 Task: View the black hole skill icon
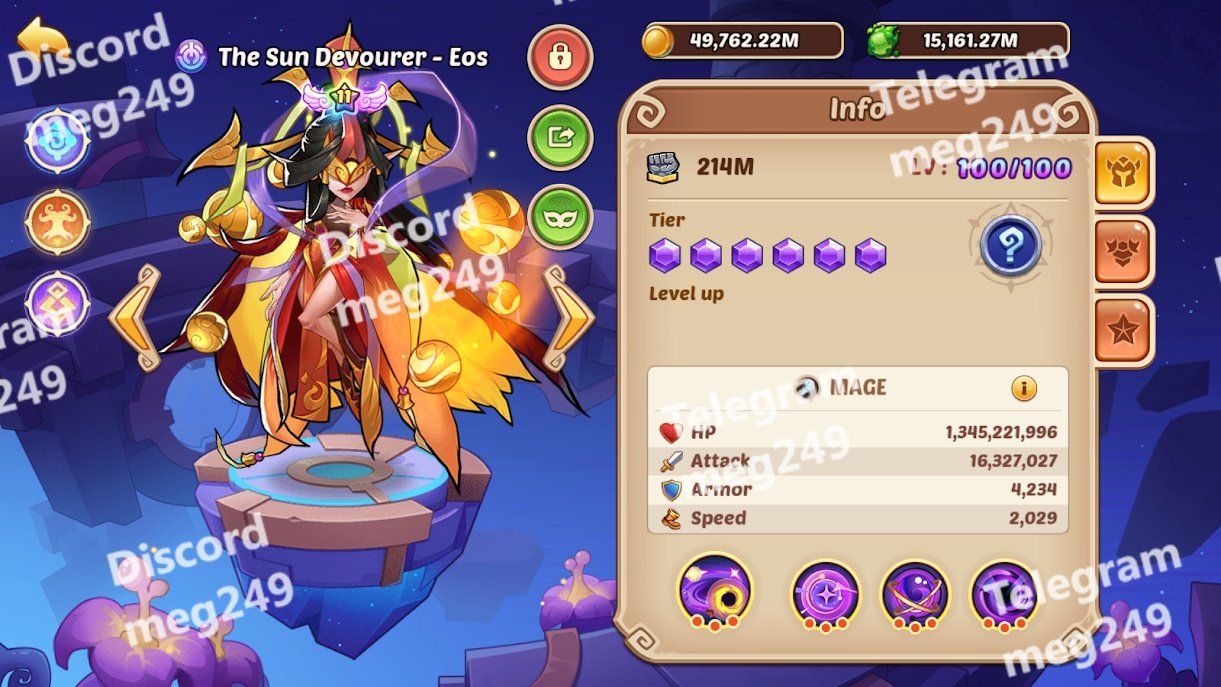(x=714, y=592)
